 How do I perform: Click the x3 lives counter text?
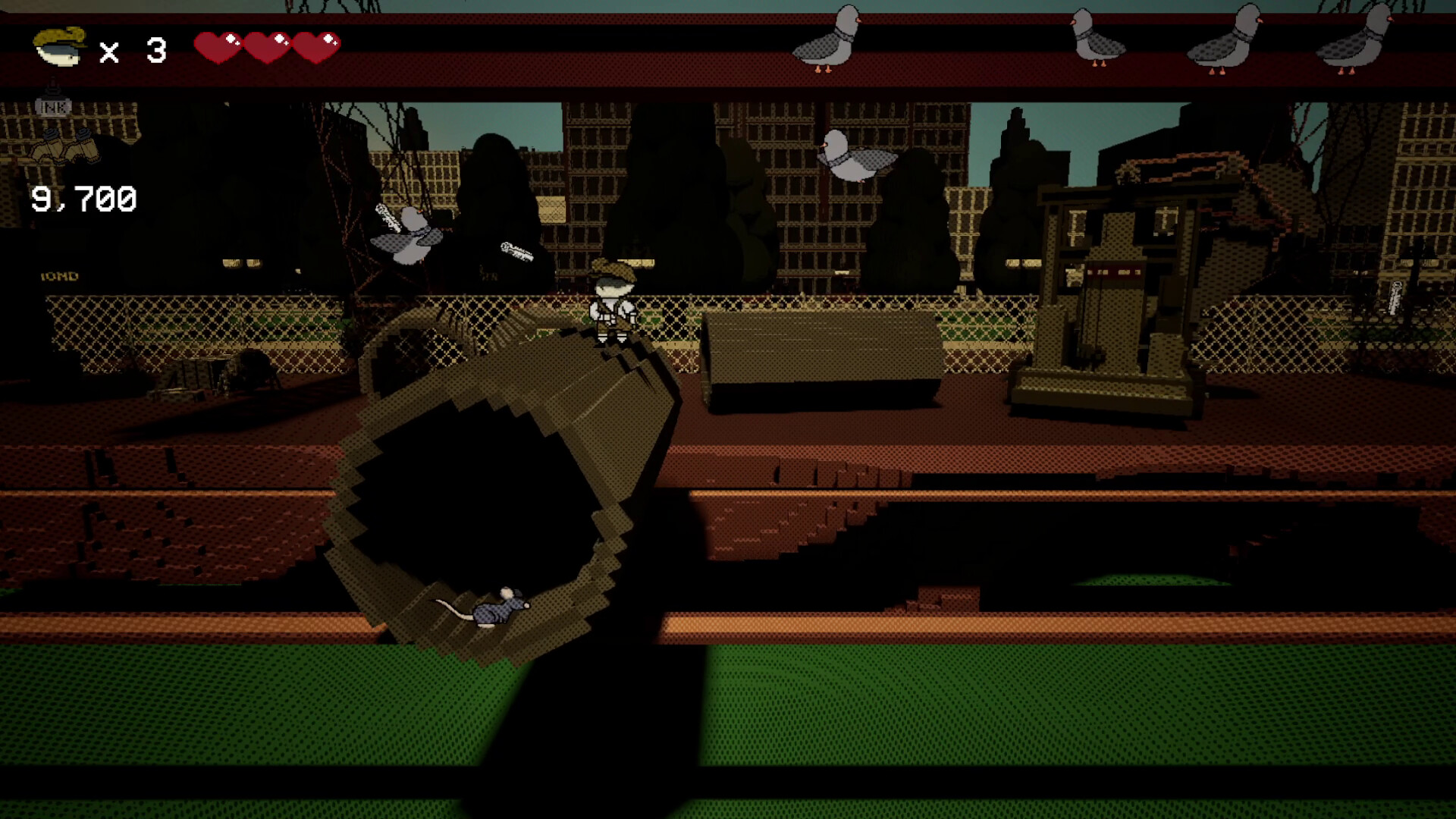(133, 49)
